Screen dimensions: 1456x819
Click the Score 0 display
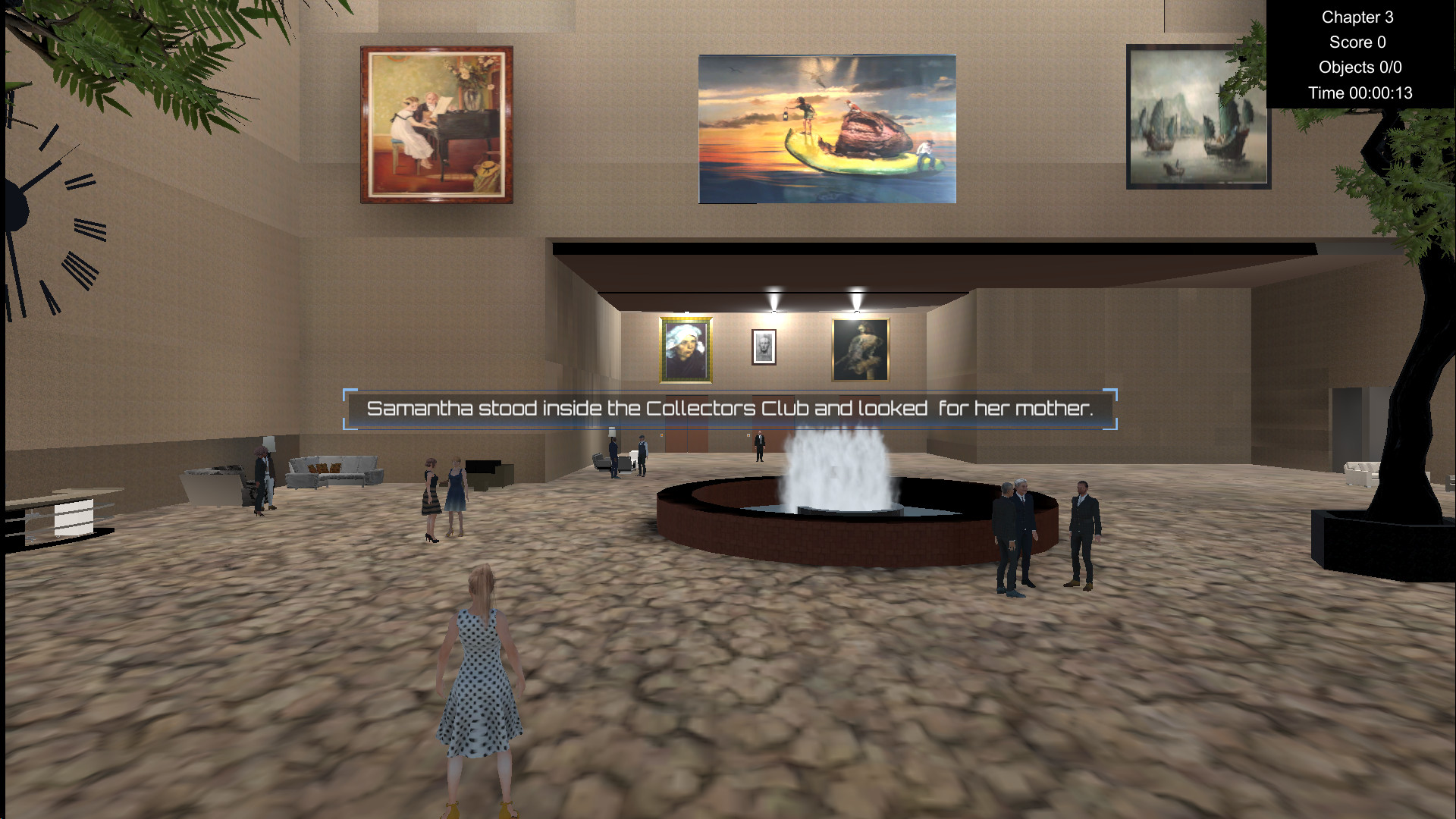tap(1357, 42)
